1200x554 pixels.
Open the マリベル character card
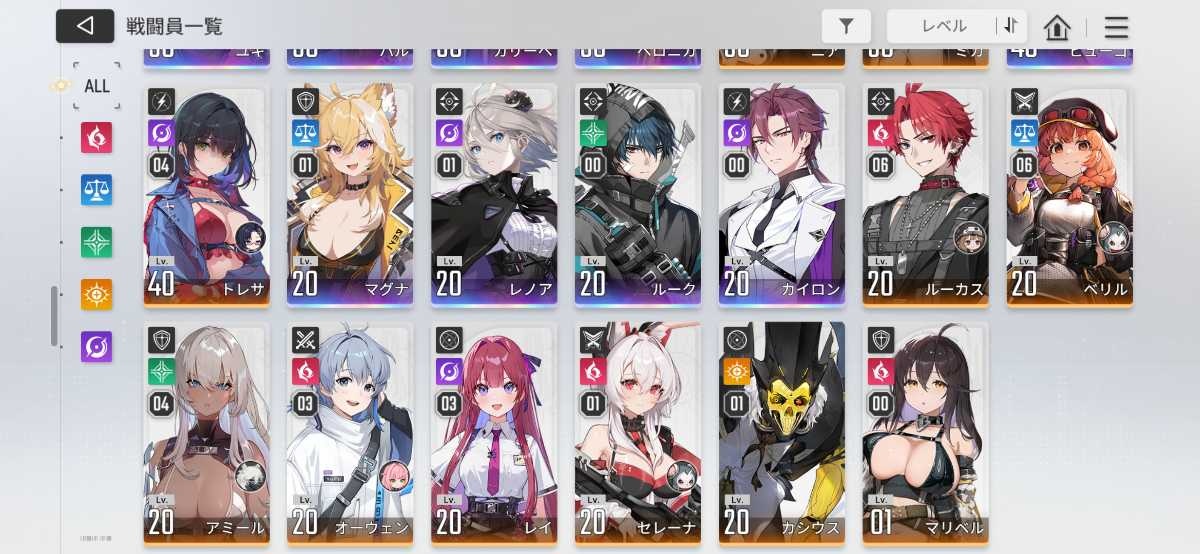point(925,433)
